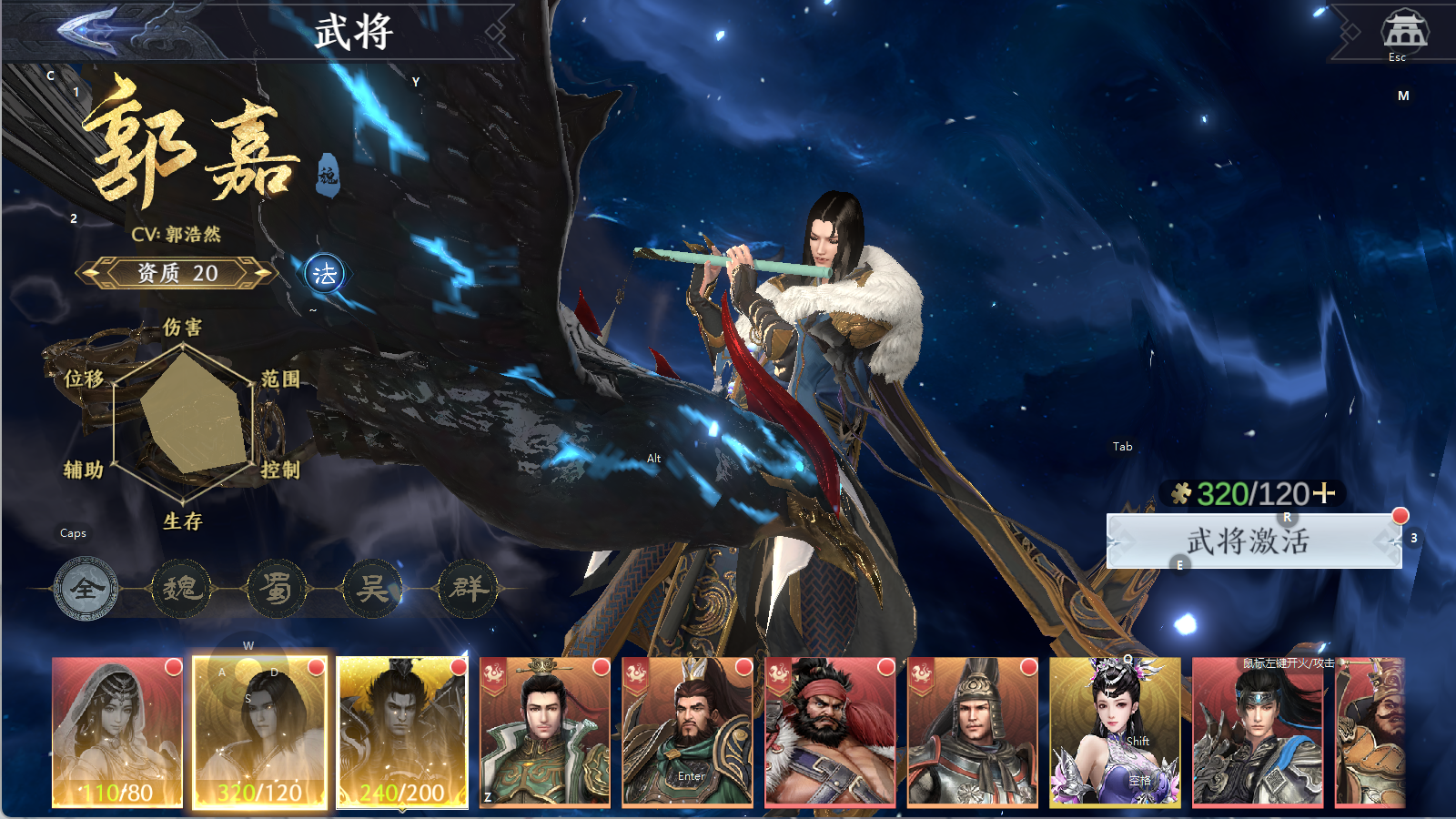1456x819 pixels.
Task: Select the green-robed crowned hero card
Action: (x=544, y=732)
